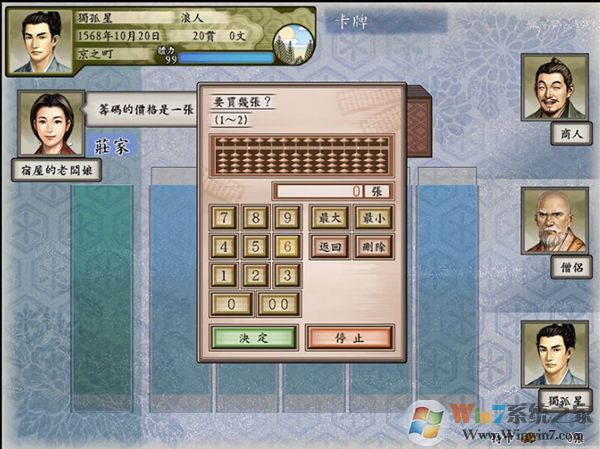Tap the 3 key on the keypad
This screenshot has height=449, width=600.
tap(288, 275)
